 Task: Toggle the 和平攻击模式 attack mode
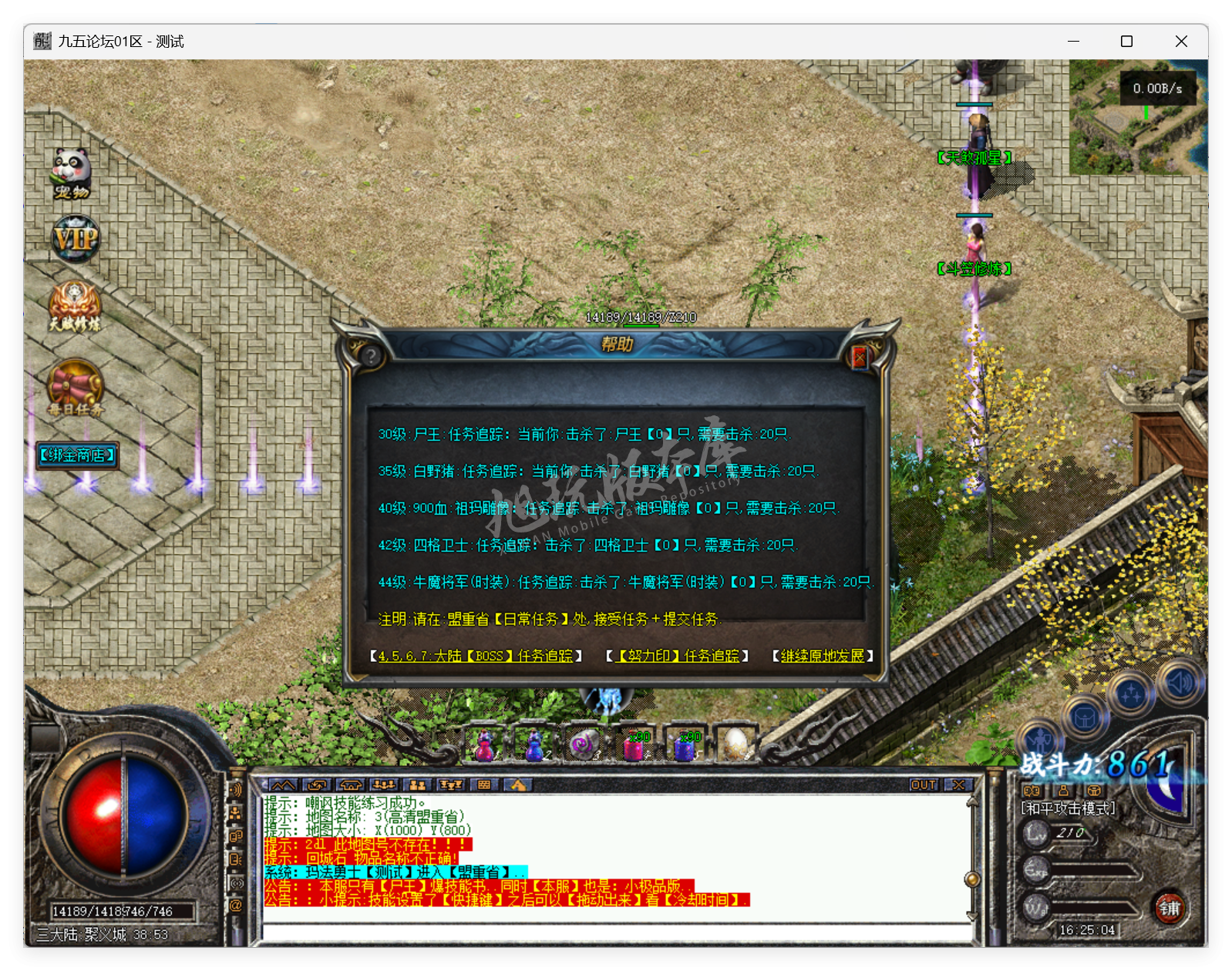coord(1067,808)
